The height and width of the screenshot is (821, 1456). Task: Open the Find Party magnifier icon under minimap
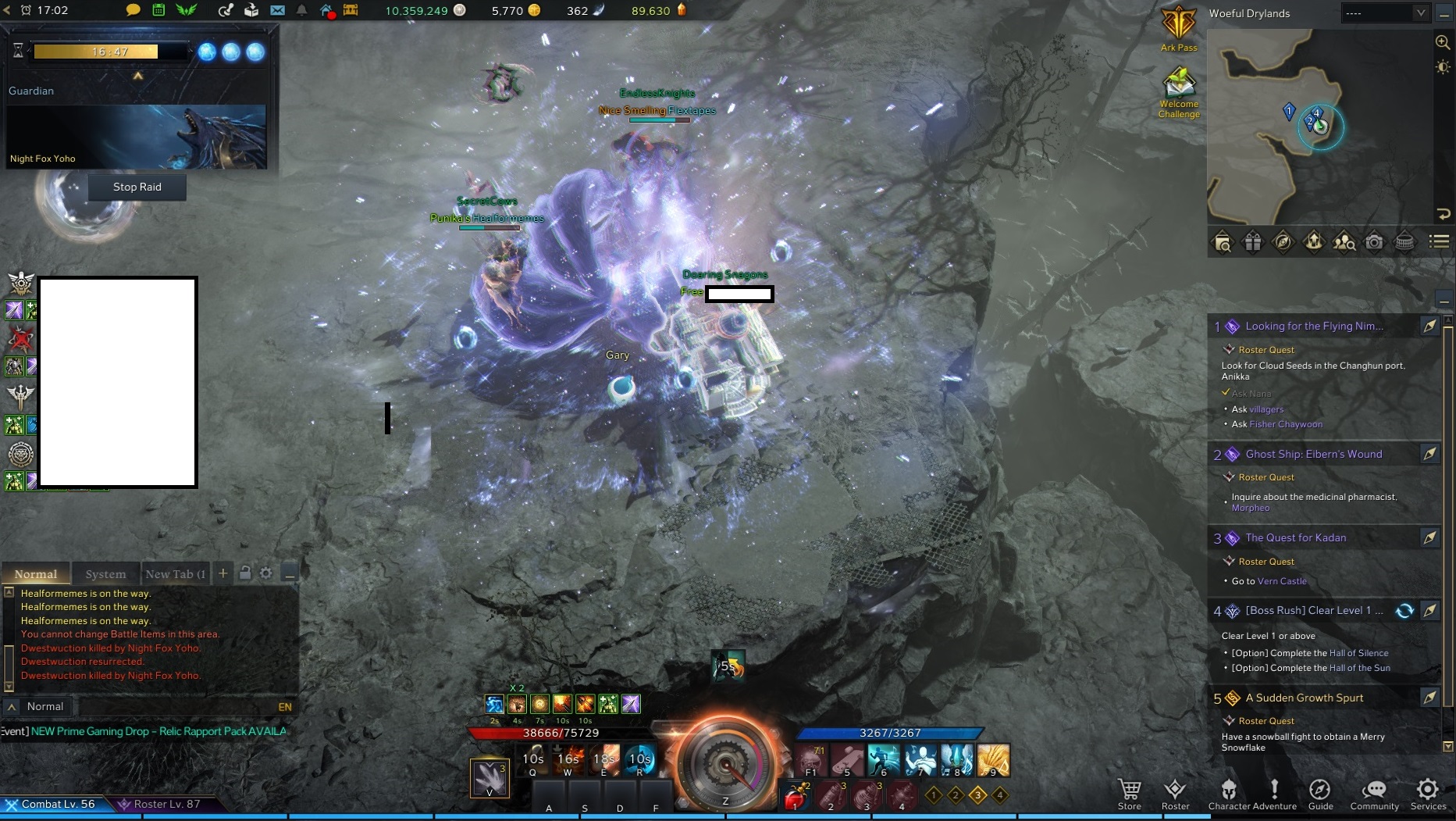[x=1344, y=242]
